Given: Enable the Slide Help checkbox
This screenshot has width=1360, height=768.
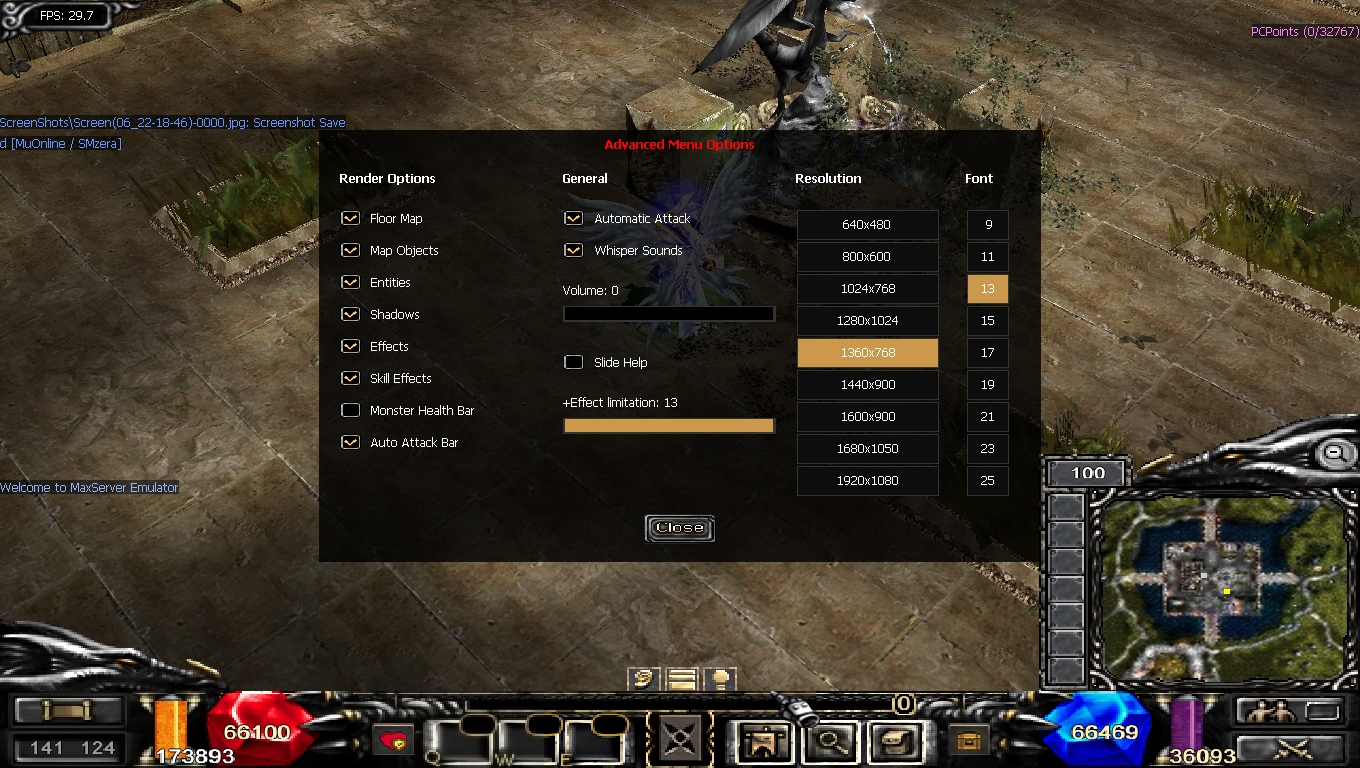Looking at the screenshot, I should (573, 362).
